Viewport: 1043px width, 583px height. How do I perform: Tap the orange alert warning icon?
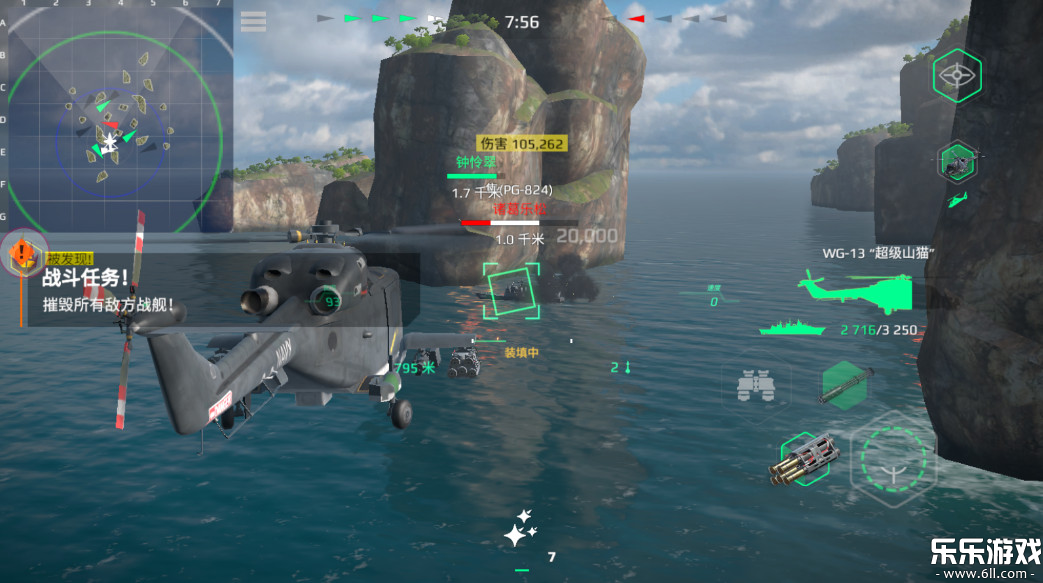[23, 254]
